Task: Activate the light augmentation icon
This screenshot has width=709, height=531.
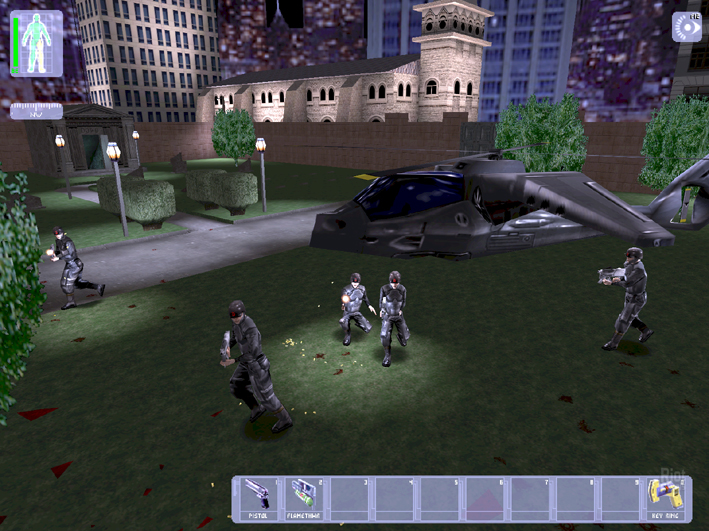Action: [686, 27]
